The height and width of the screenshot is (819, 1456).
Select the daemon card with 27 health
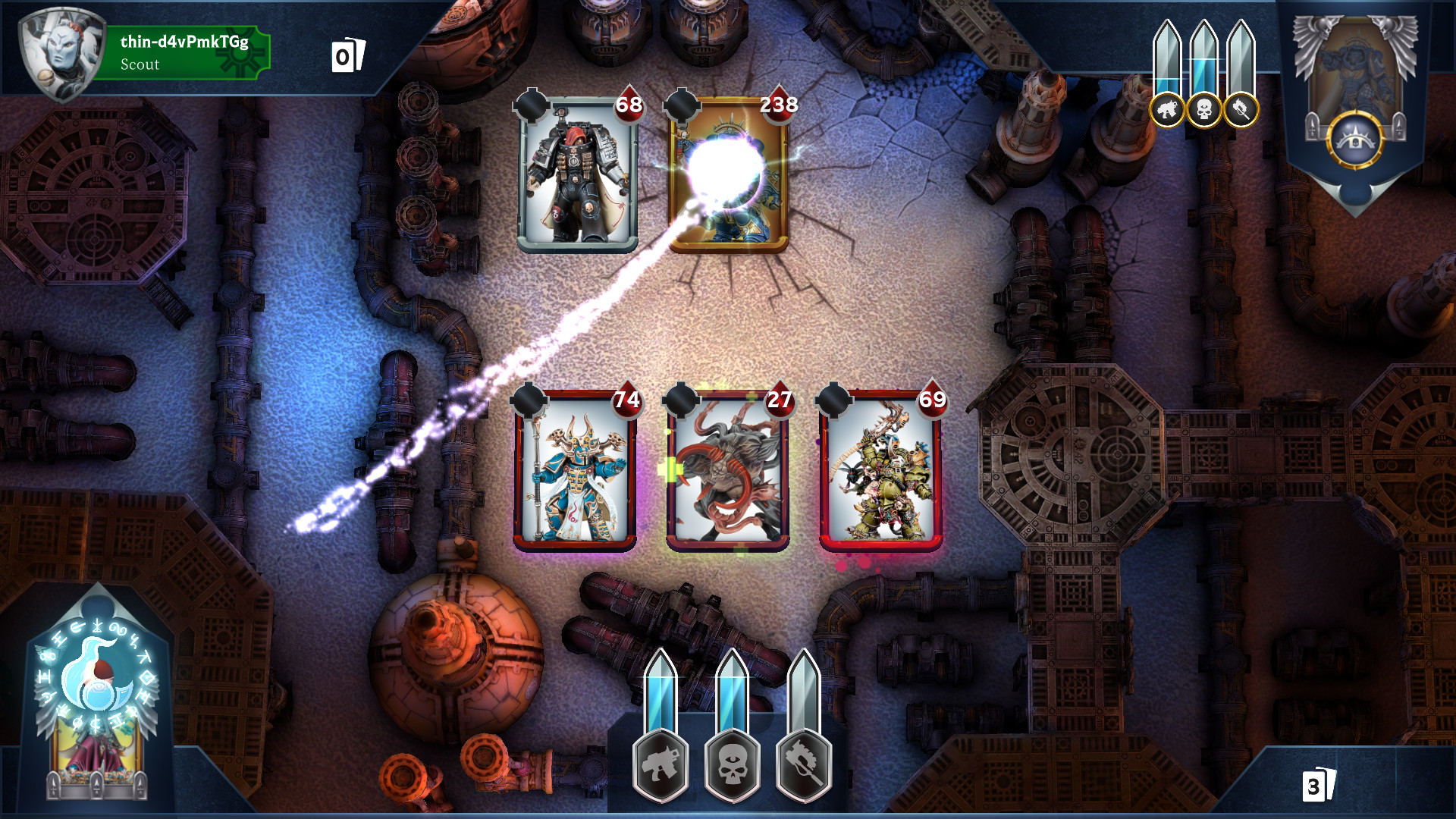(728, 470)
